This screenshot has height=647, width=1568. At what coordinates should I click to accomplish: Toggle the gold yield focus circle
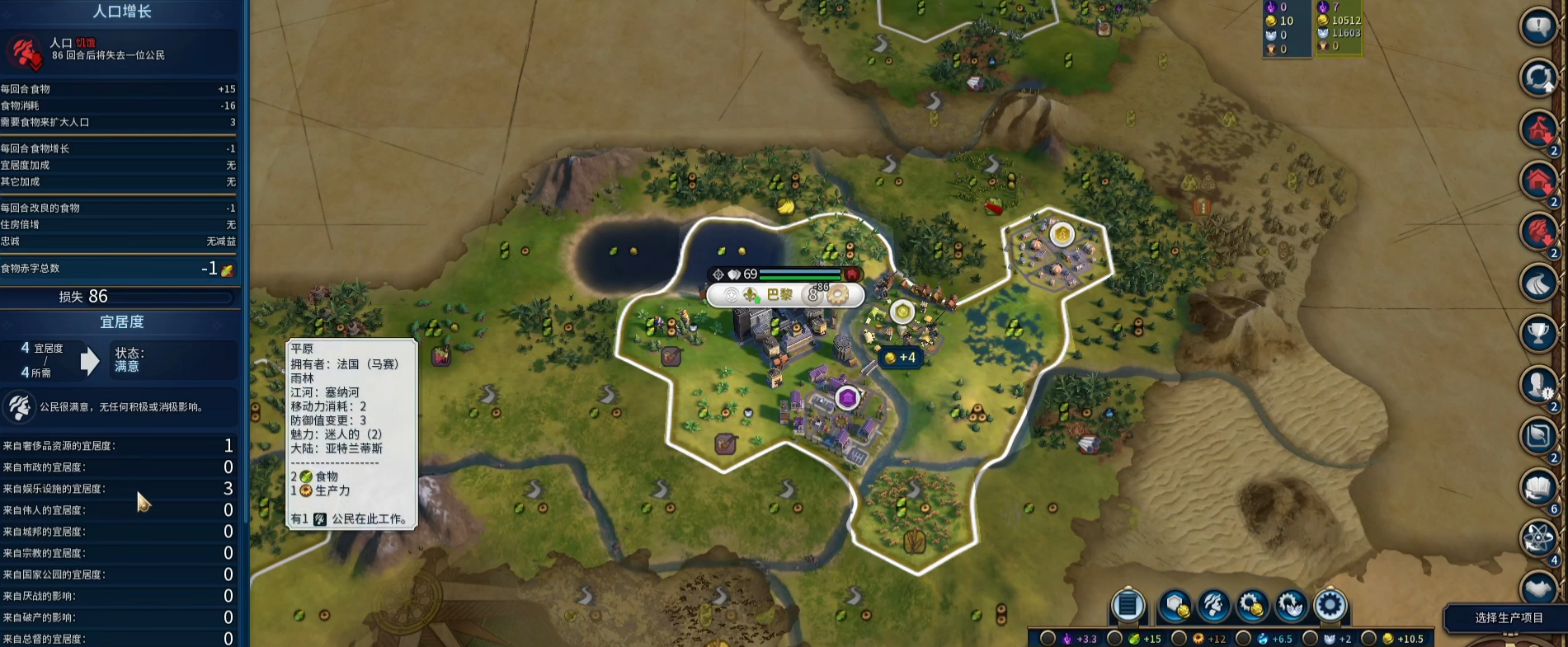[x=1368, y=638]
